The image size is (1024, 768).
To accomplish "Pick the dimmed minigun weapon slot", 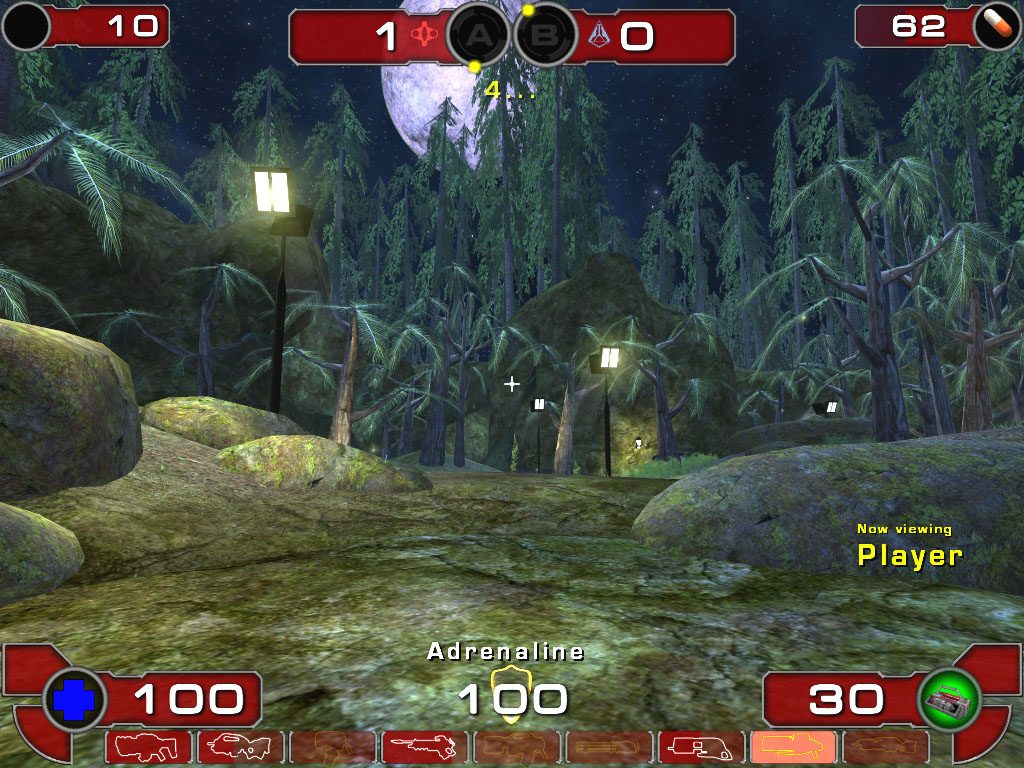I will (608, 747).
